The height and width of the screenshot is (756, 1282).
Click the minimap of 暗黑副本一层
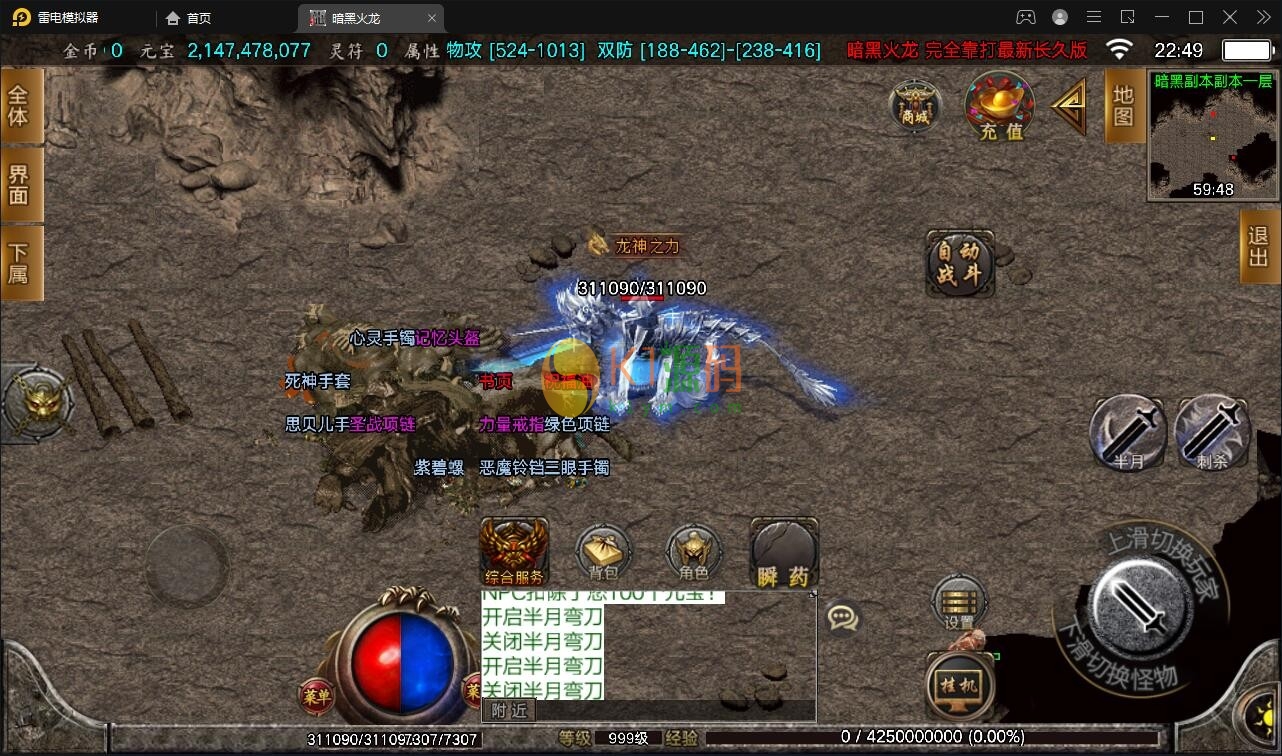click(x=1210, y=135)
